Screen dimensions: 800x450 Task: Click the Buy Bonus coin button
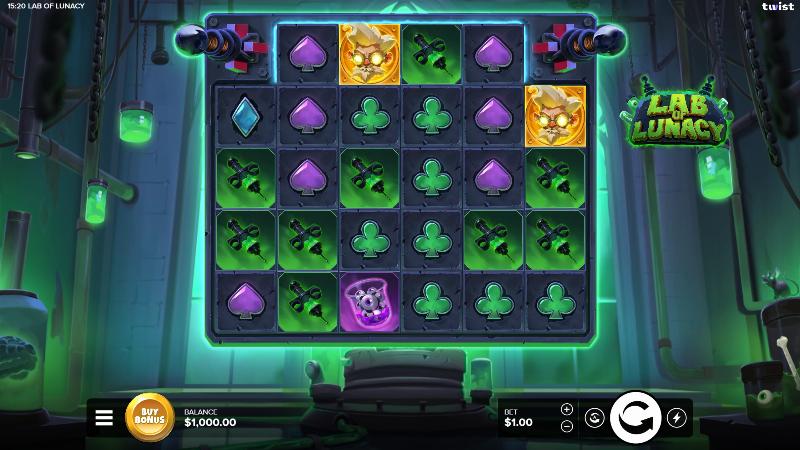click(149, 417)
